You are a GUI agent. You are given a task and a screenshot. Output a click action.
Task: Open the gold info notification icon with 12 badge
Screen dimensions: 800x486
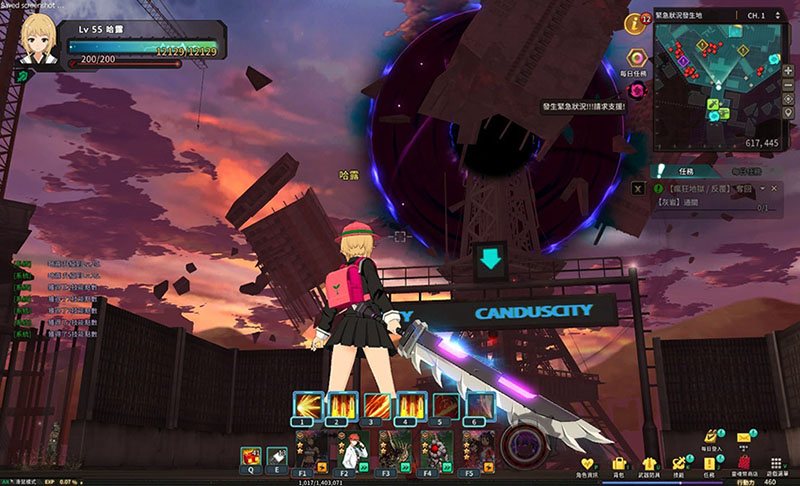(x=634, y=22)
